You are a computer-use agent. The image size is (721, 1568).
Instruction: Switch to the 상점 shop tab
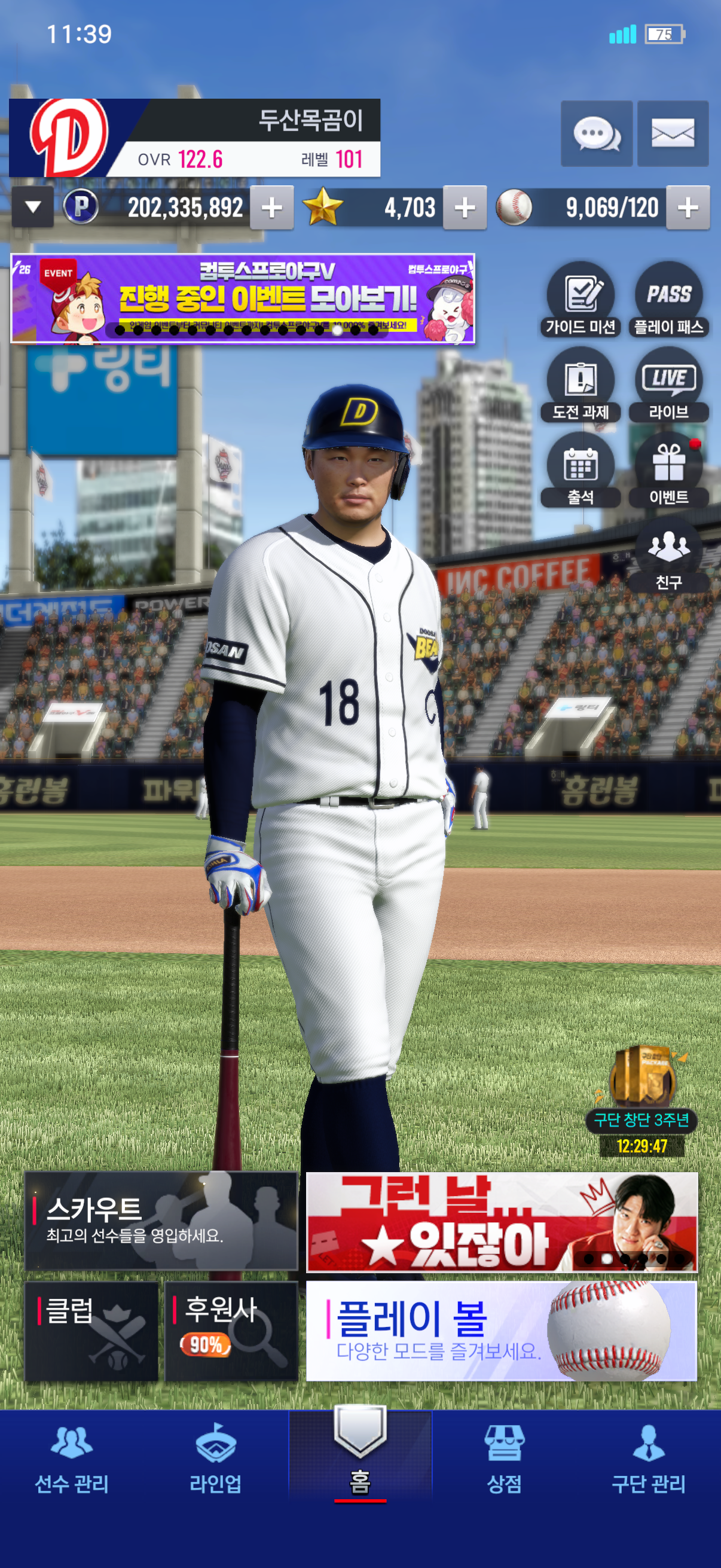coord(504,1458)
